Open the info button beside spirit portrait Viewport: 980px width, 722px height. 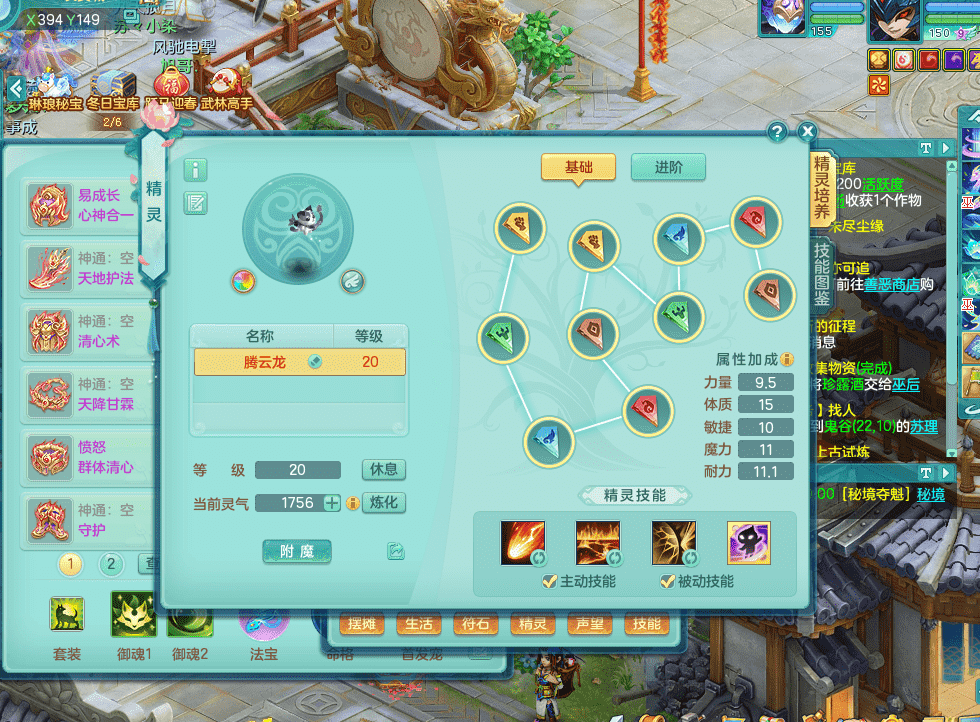click(x=196, y=170)
